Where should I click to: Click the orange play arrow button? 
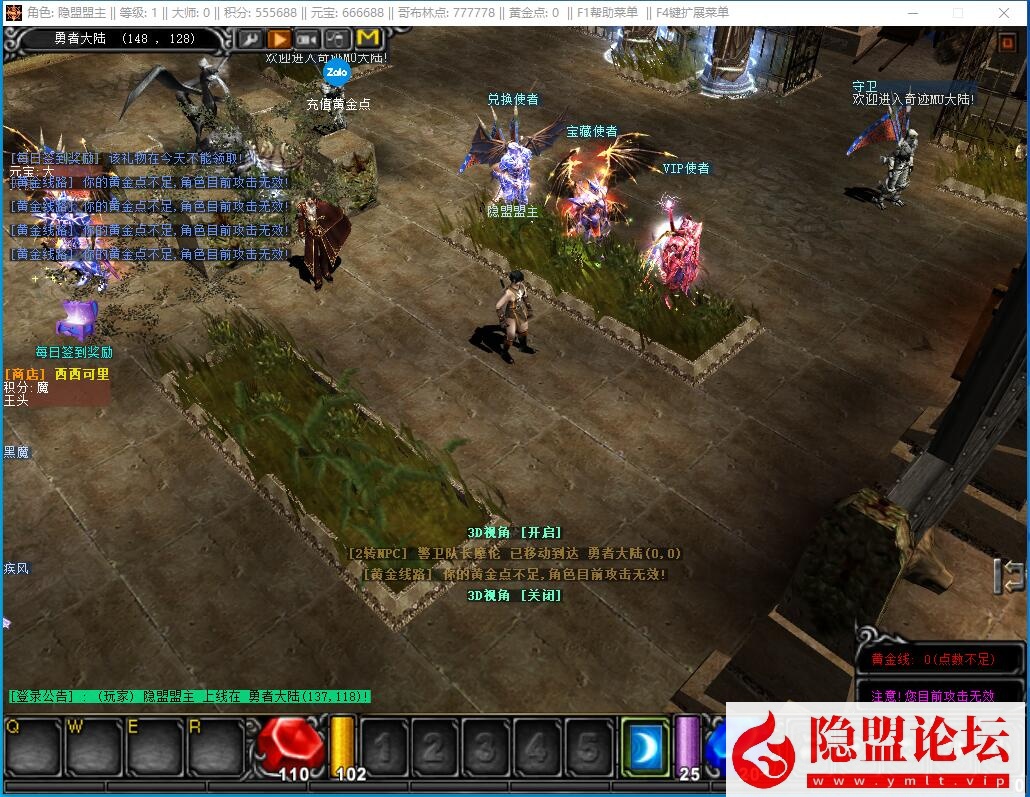pyautogui.click(x=279, y=39)
